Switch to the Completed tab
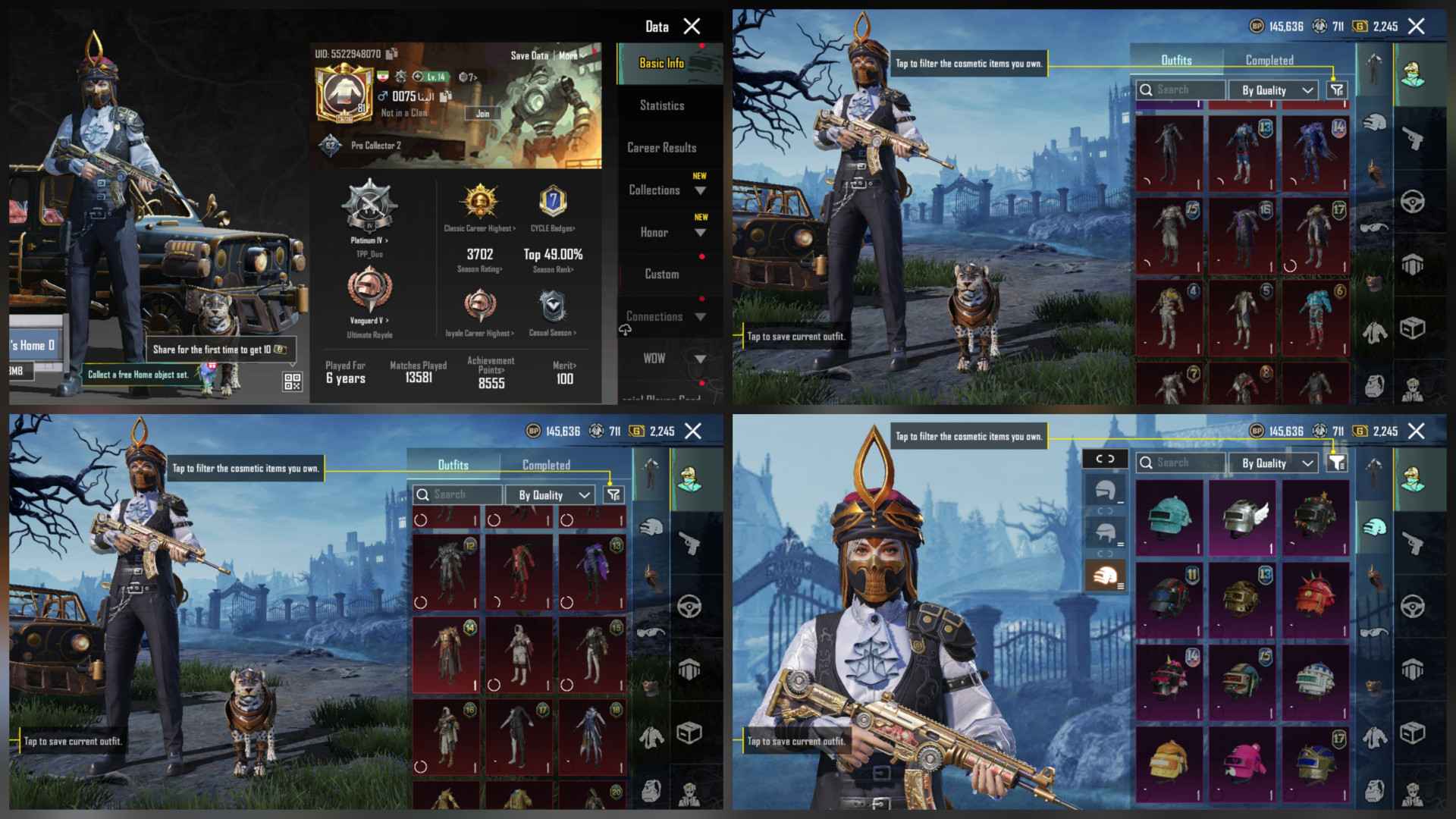The height and width of the screenshot is (819, 1456). [1269, 60]
